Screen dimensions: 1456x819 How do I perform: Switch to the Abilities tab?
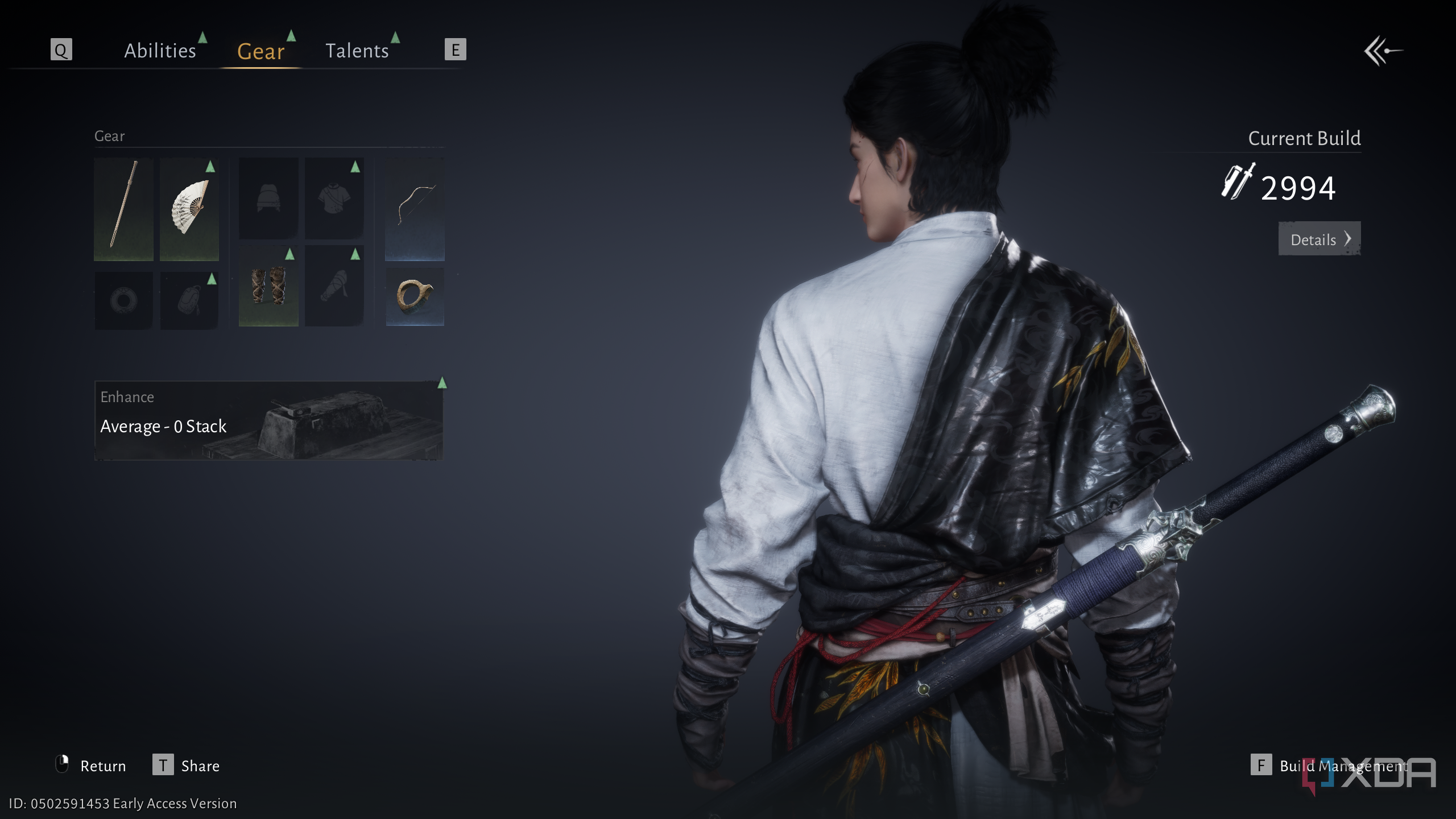coord(160,51)
